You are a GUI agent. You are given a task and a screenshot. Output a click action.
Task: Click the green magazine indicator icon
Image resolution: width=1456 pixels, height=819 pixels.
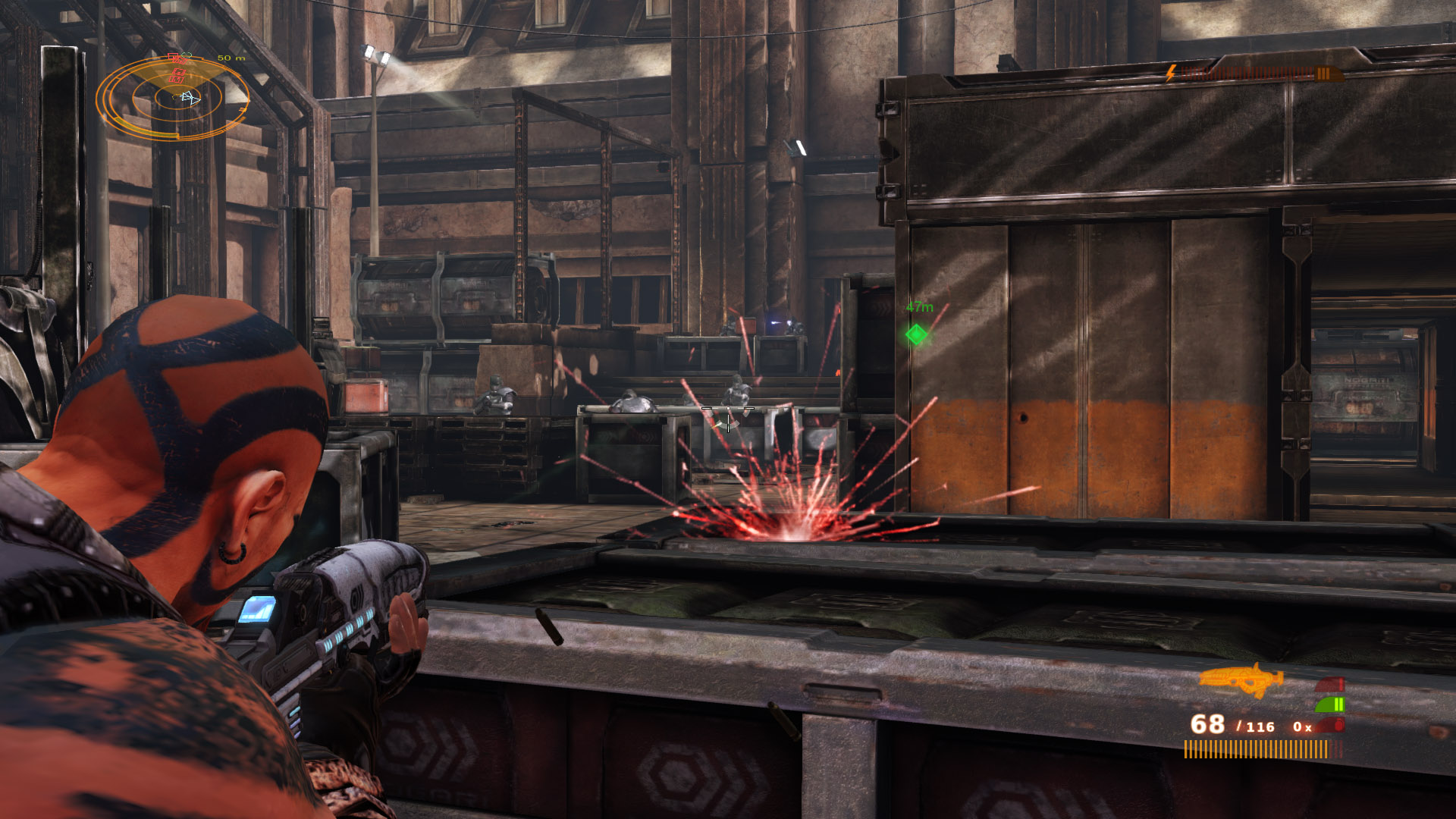[x=1332, y=704]
